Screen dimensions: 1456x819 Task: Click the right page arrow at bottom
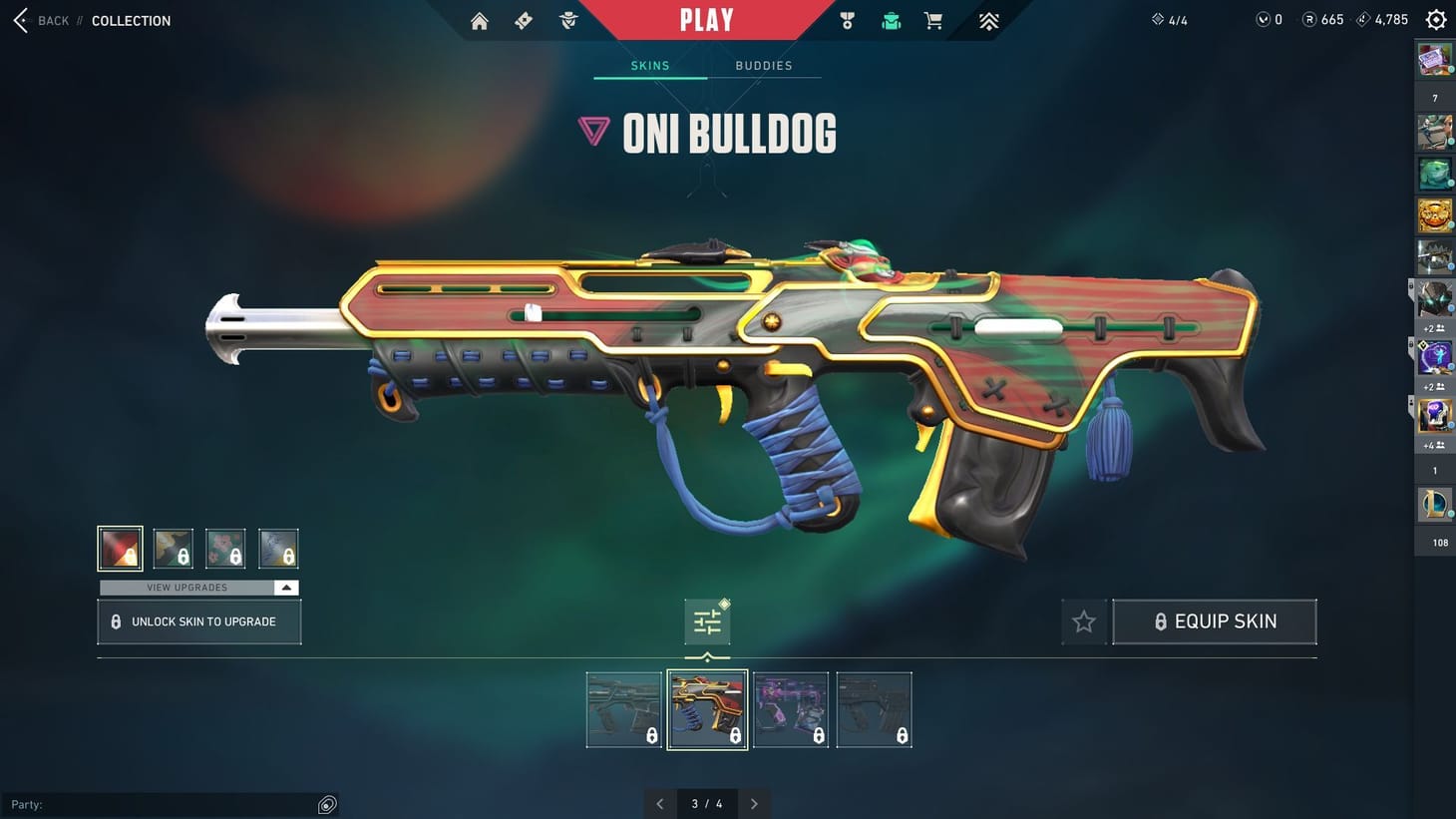(754, 803)
